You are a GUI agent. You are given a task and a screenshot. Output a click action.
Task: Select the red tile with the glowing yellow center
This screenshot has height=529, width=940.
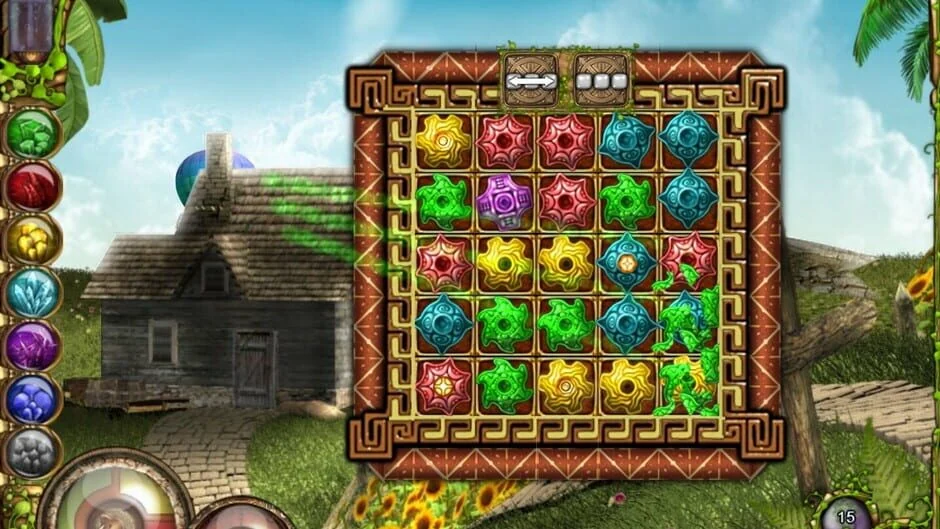point(442,383)
